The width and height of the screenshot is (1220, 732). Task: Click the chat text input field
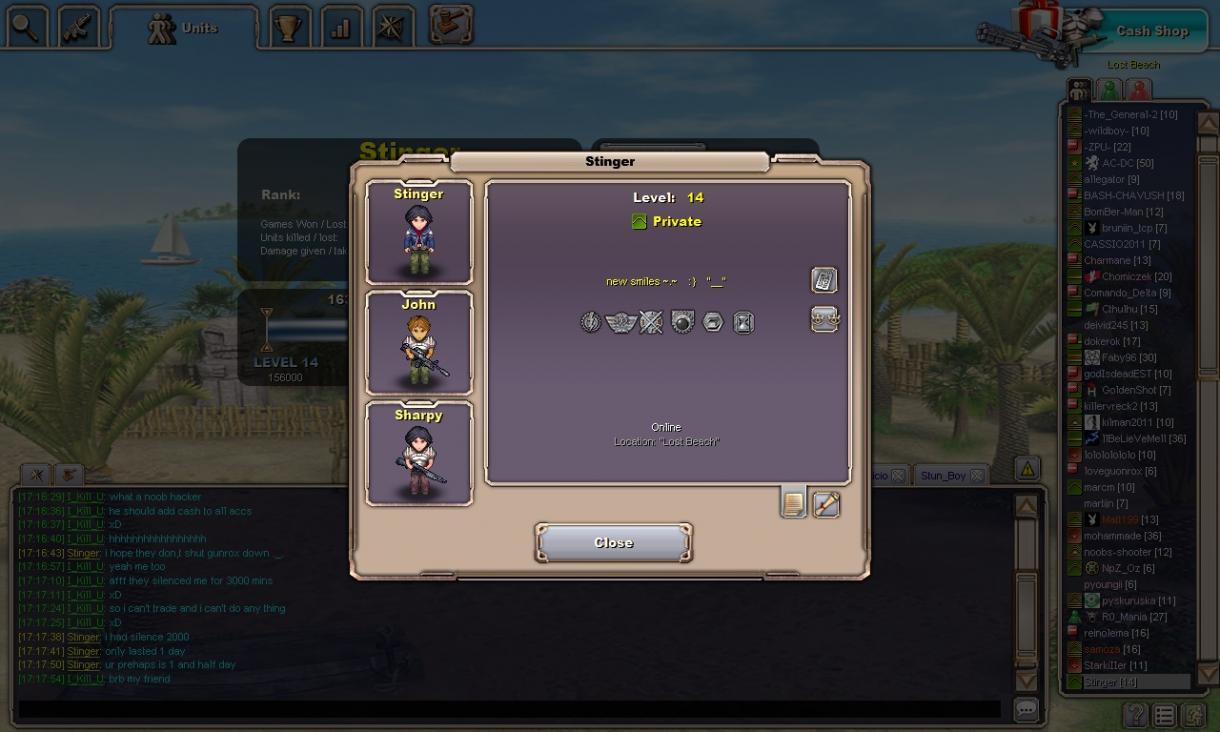[510, 709]
